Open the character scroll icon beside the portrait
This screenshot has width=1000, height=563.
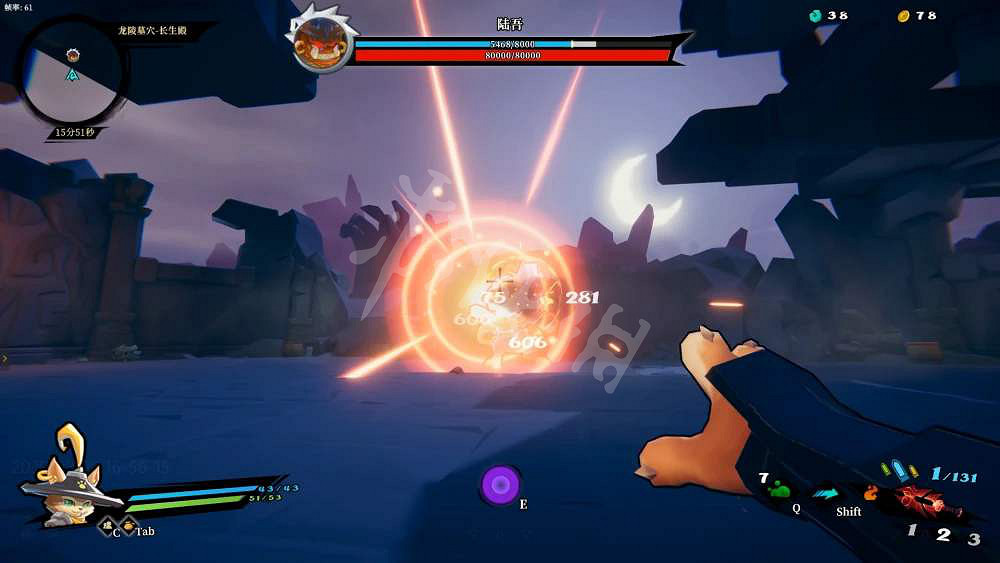click(x=105, y=526)
